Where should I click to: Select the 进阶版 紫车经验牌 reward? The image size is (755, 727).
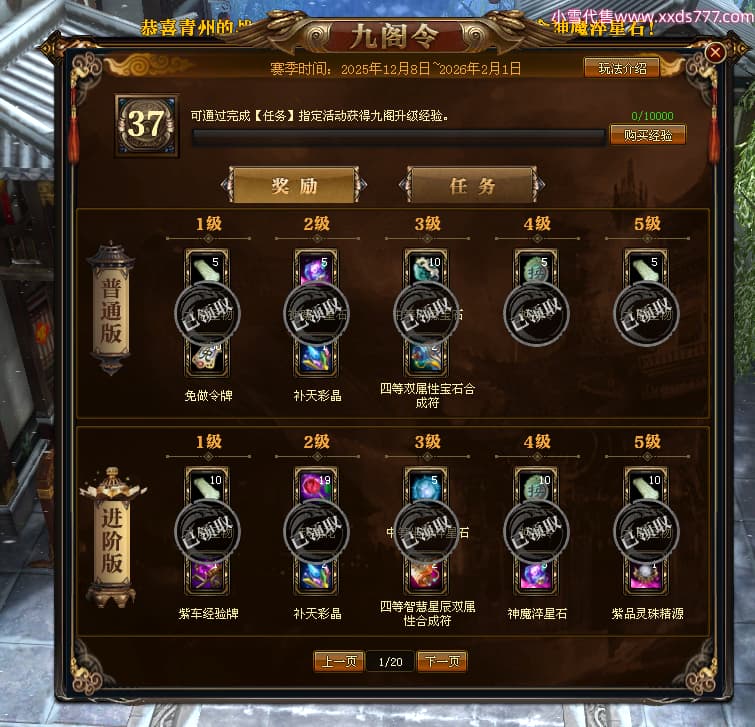(207, 530)
